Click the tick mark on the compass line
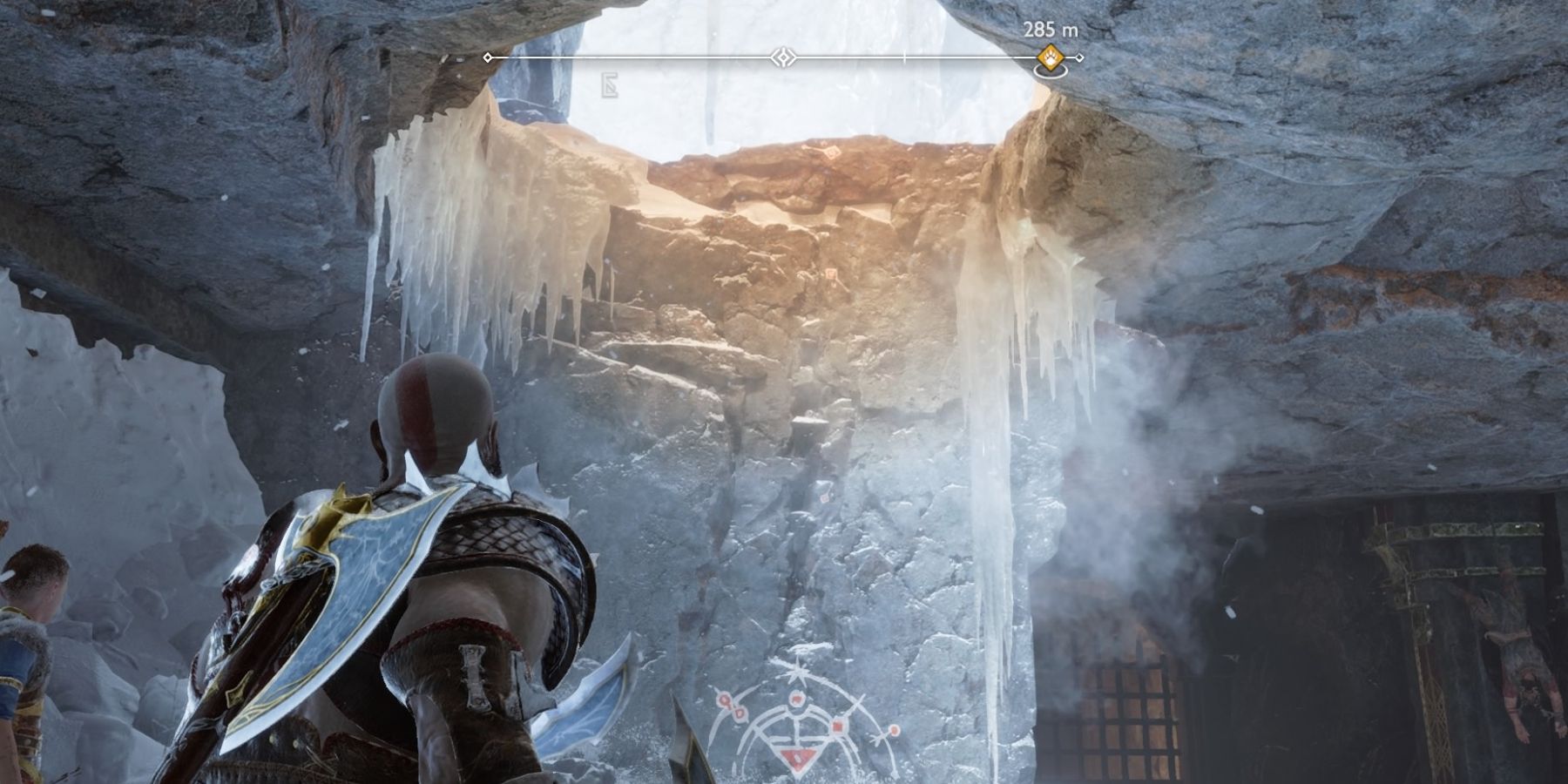 pos(902,56)
